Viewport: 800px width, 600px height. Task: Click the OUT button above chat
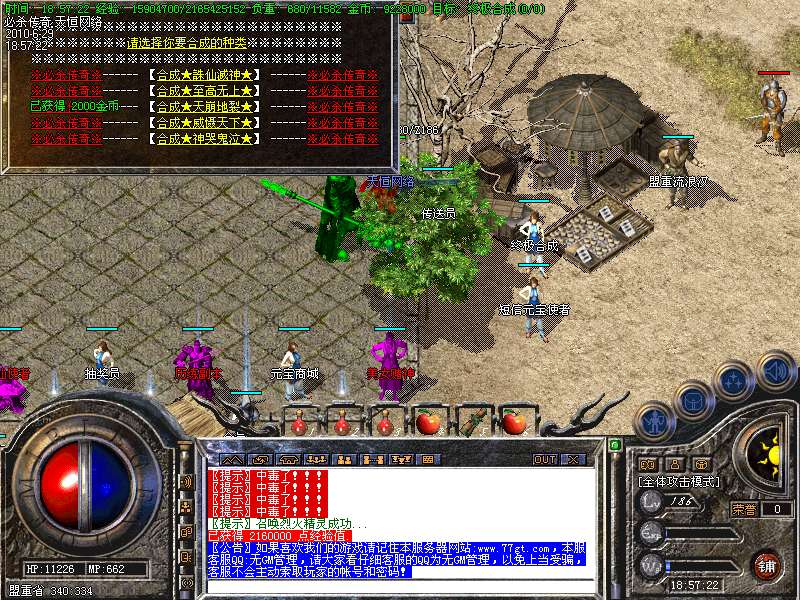(544, 459)
